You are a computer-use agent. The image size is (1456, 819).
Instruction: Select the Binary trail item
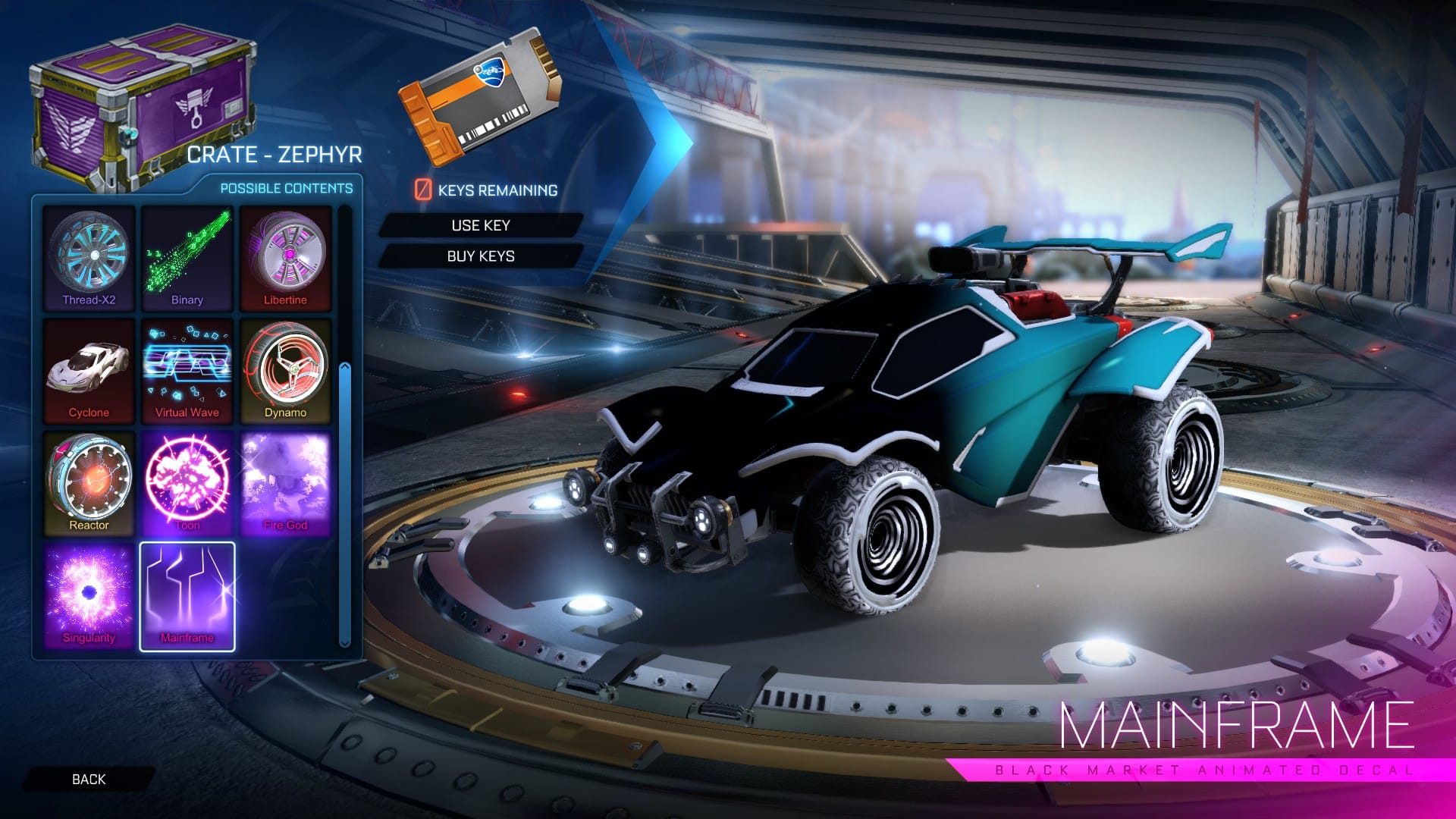187,258
